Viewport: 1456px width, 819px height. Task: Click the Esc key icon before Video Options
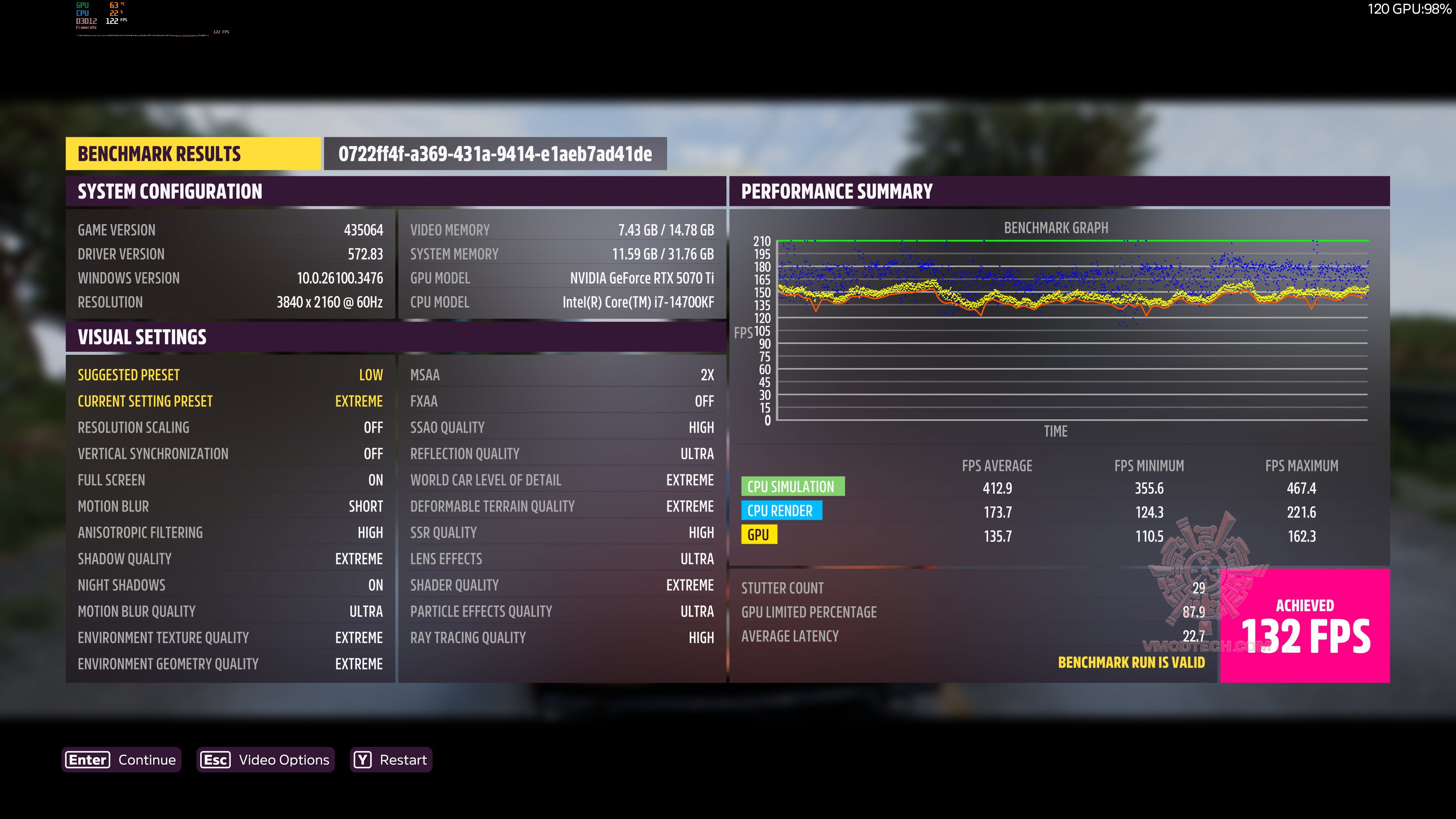[215, 759]
